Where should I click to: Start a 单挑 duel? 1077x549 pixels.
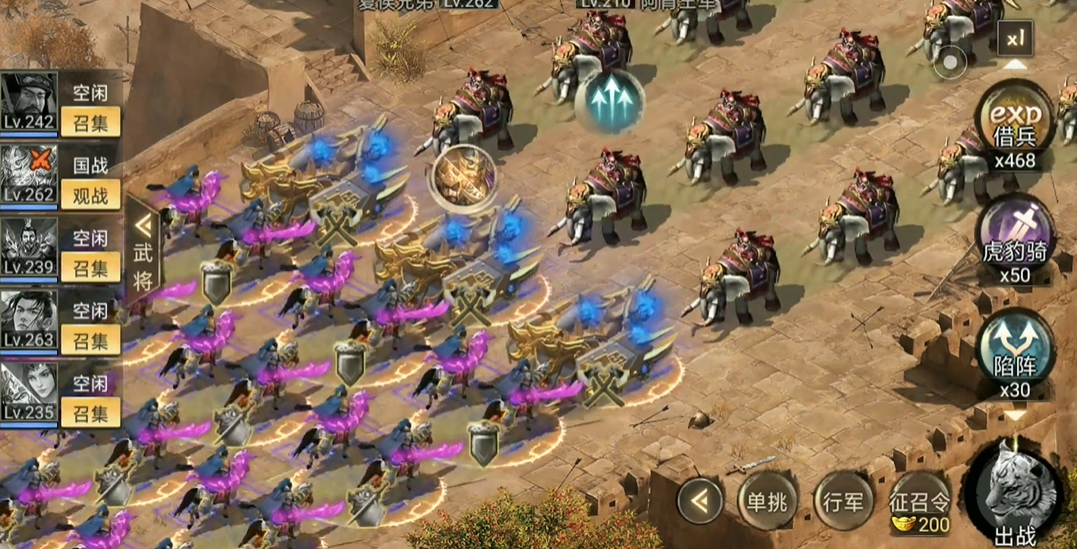click(x=767, y=503)
